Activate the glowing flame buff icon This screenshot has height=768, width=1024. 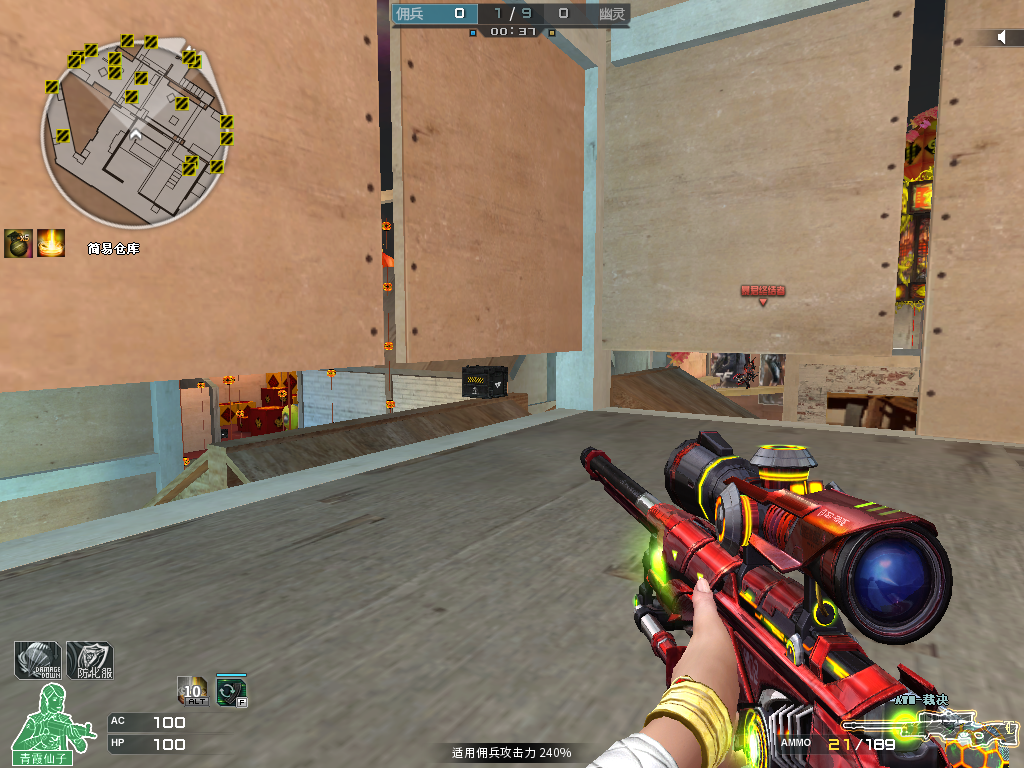51,243
